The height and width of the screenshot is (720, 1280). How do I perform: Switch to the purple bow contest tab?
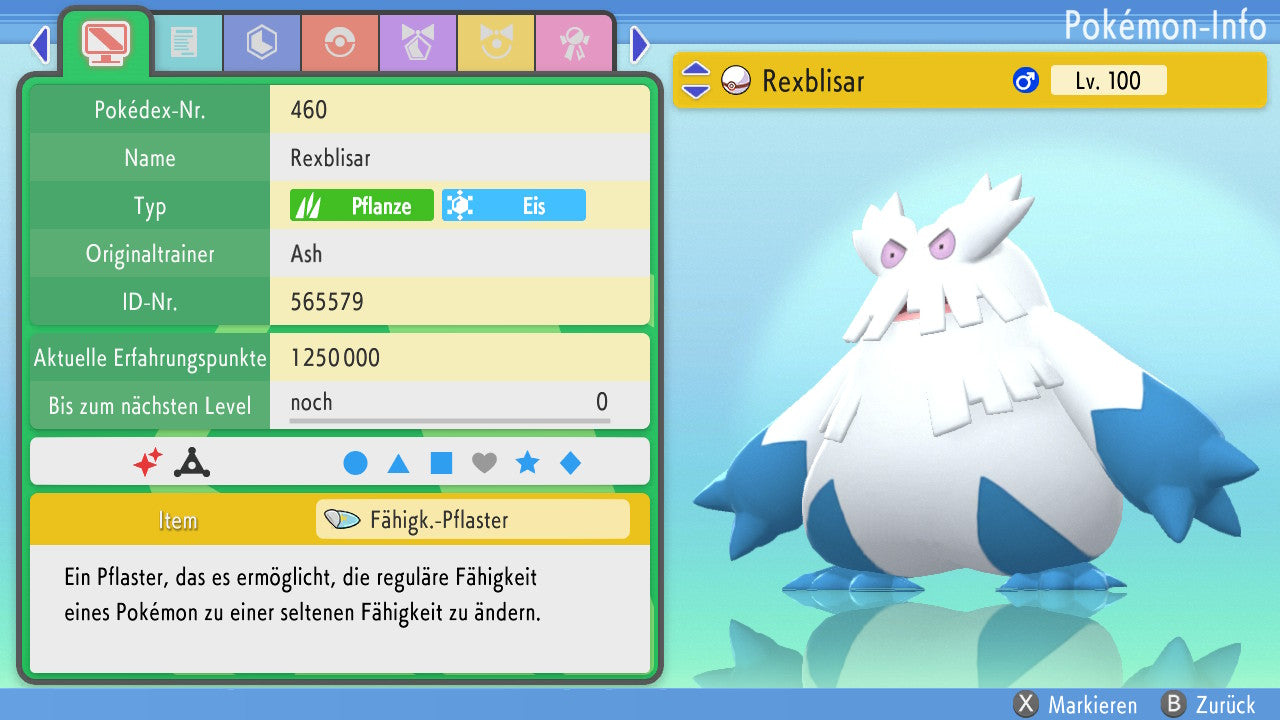click(x=418, y=43)
